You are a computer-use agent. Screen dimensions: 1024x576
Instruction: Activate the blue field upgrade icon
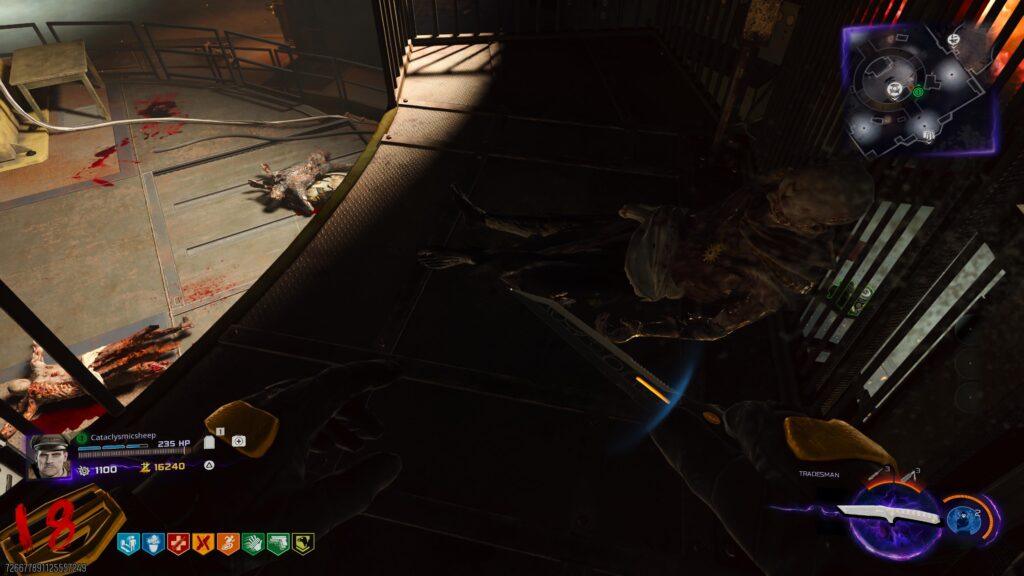962,518
